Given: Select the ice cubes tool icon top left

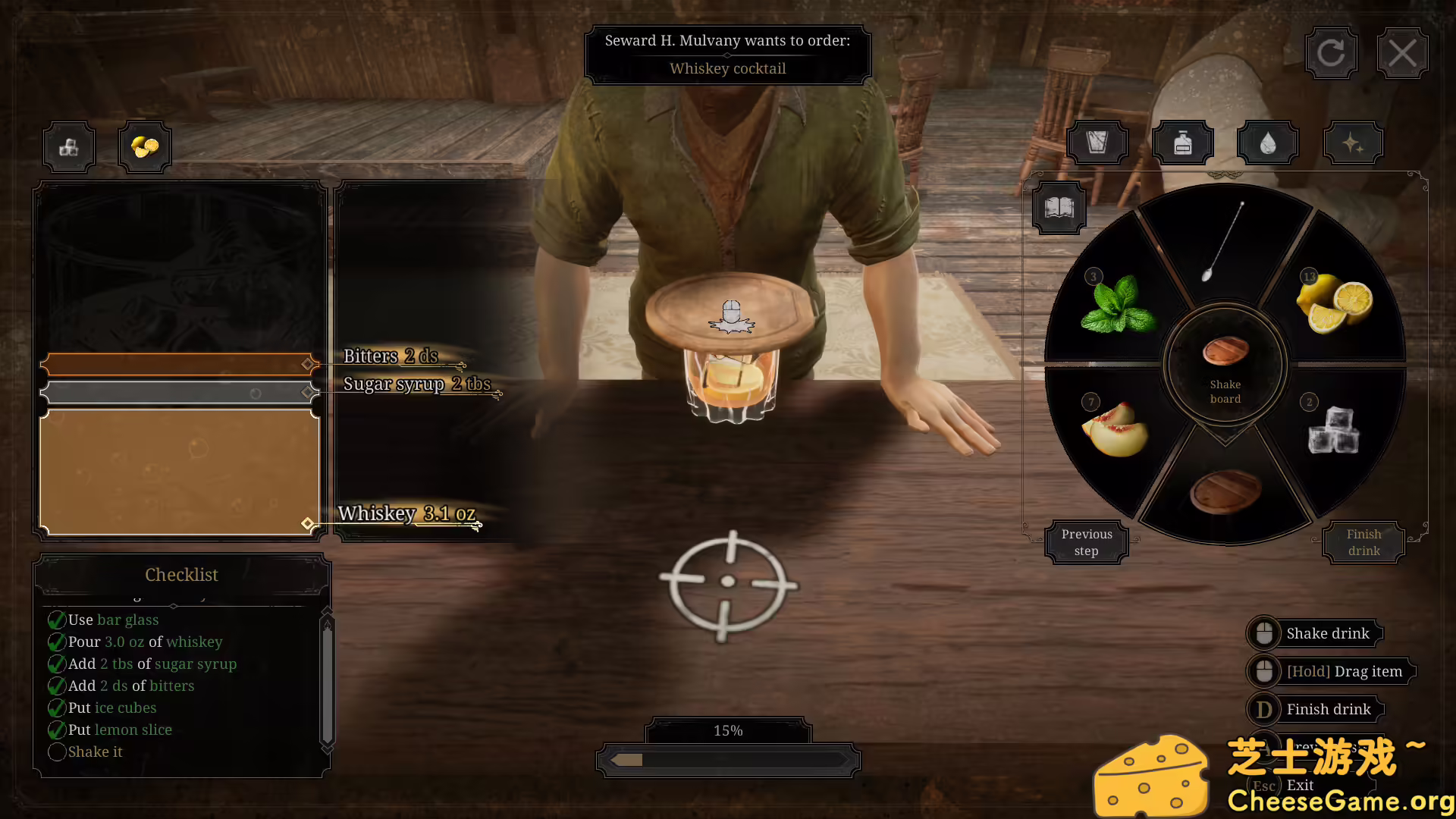Looking at the screenshot, I should pos(68,146).
